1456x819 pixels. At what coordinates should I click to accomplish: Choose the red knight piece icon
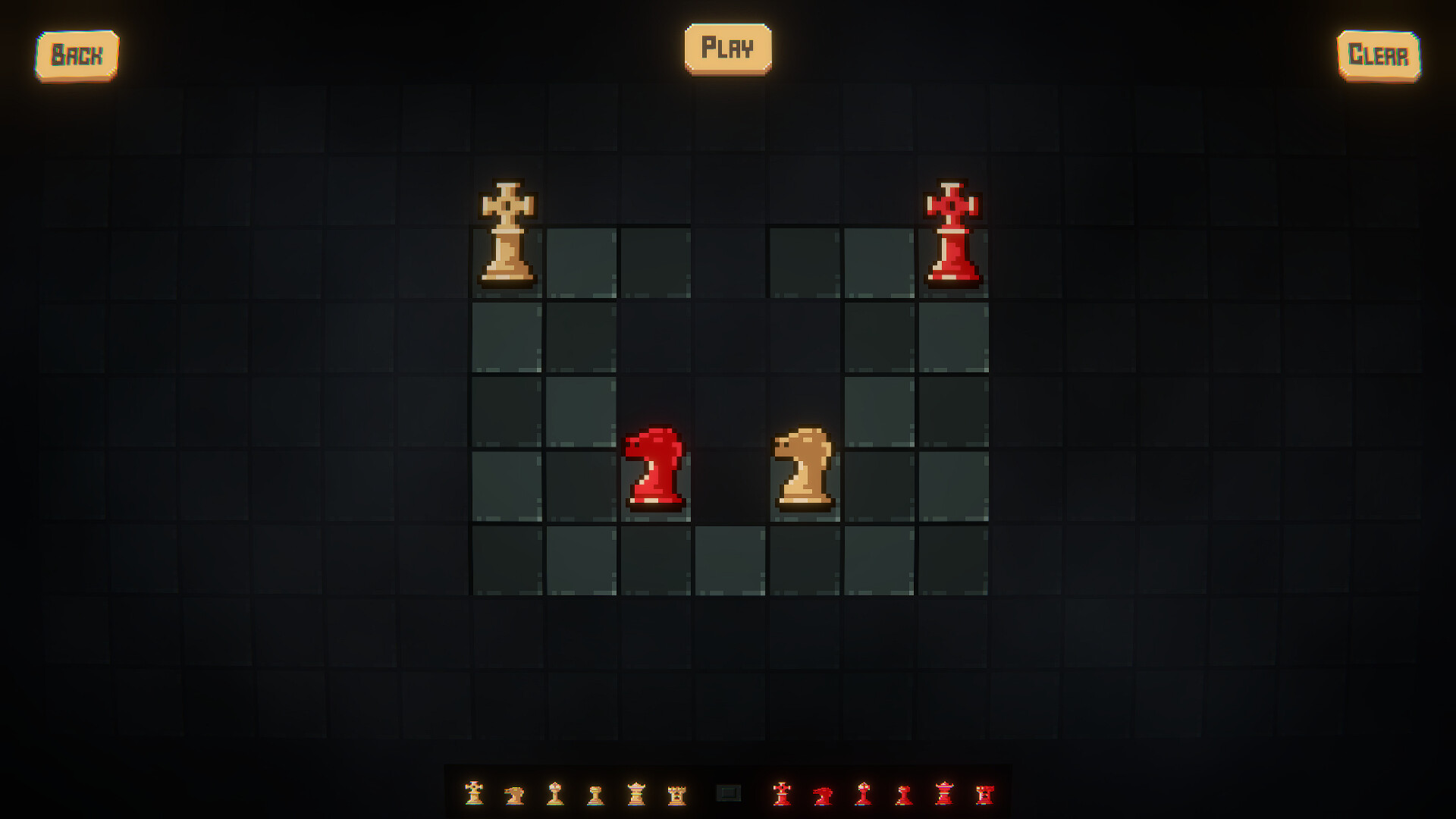(823, 795)
